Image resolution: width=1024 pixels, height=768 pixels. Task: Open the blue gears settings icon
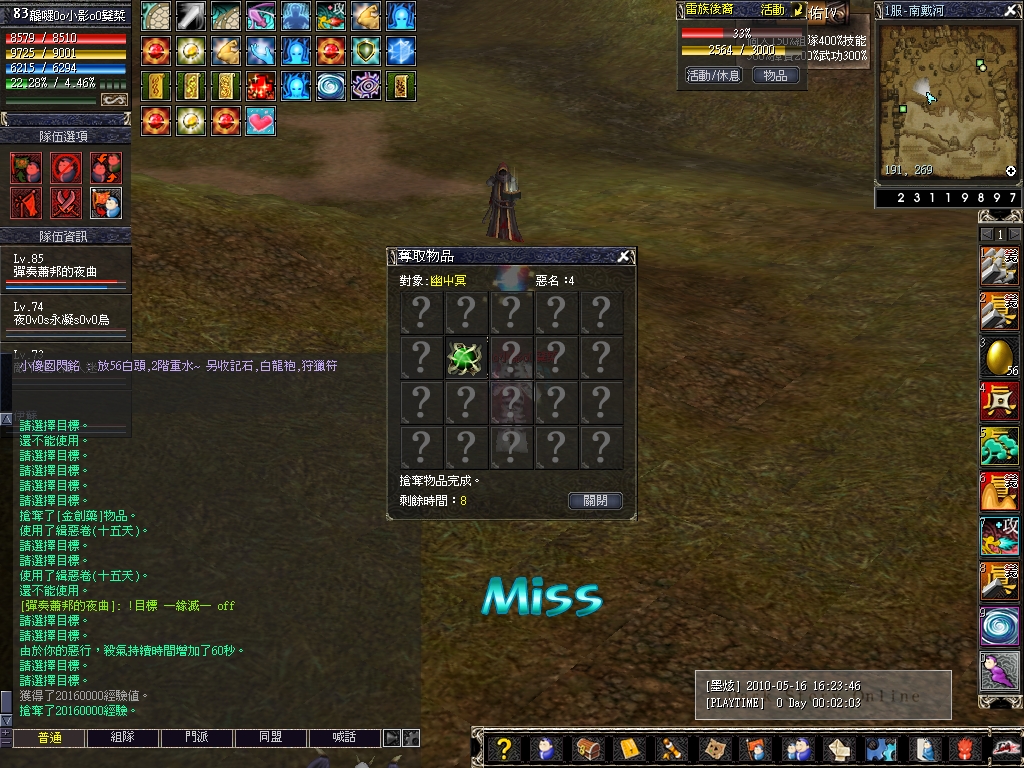click(881, 748)
